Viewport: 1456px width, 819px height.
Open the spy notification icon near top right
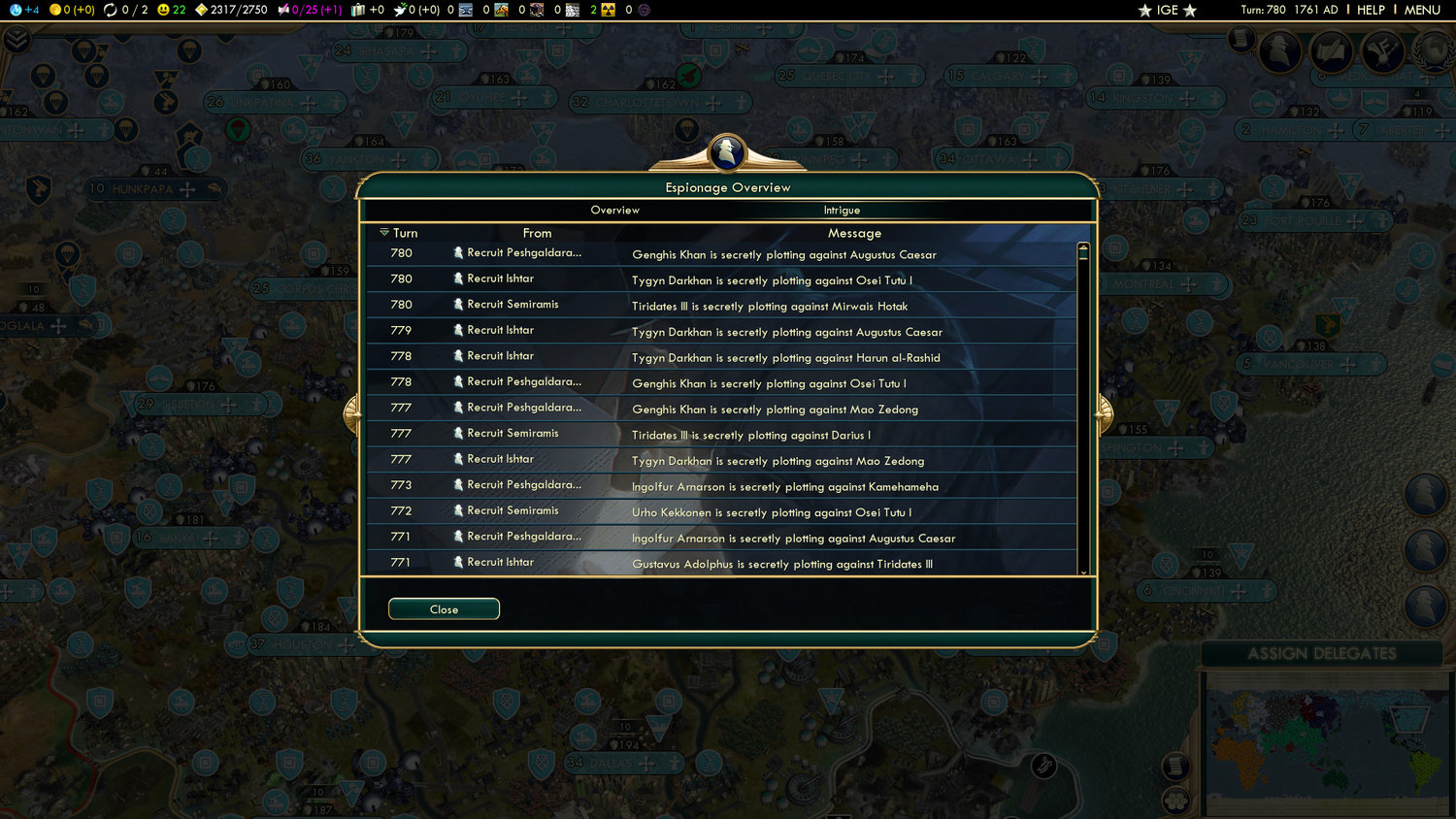(1279, 51)
